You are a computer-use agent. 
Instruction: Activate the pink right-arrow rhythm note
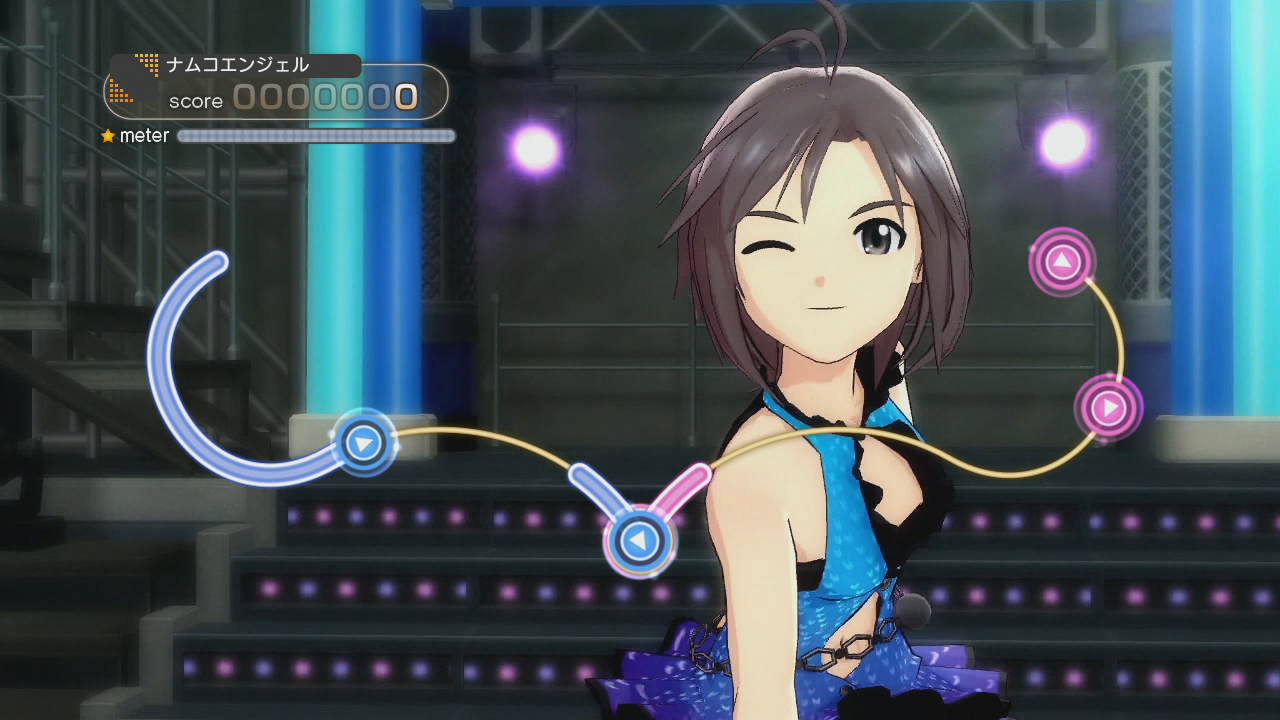pyautogui.click(x=1108, y=407)
